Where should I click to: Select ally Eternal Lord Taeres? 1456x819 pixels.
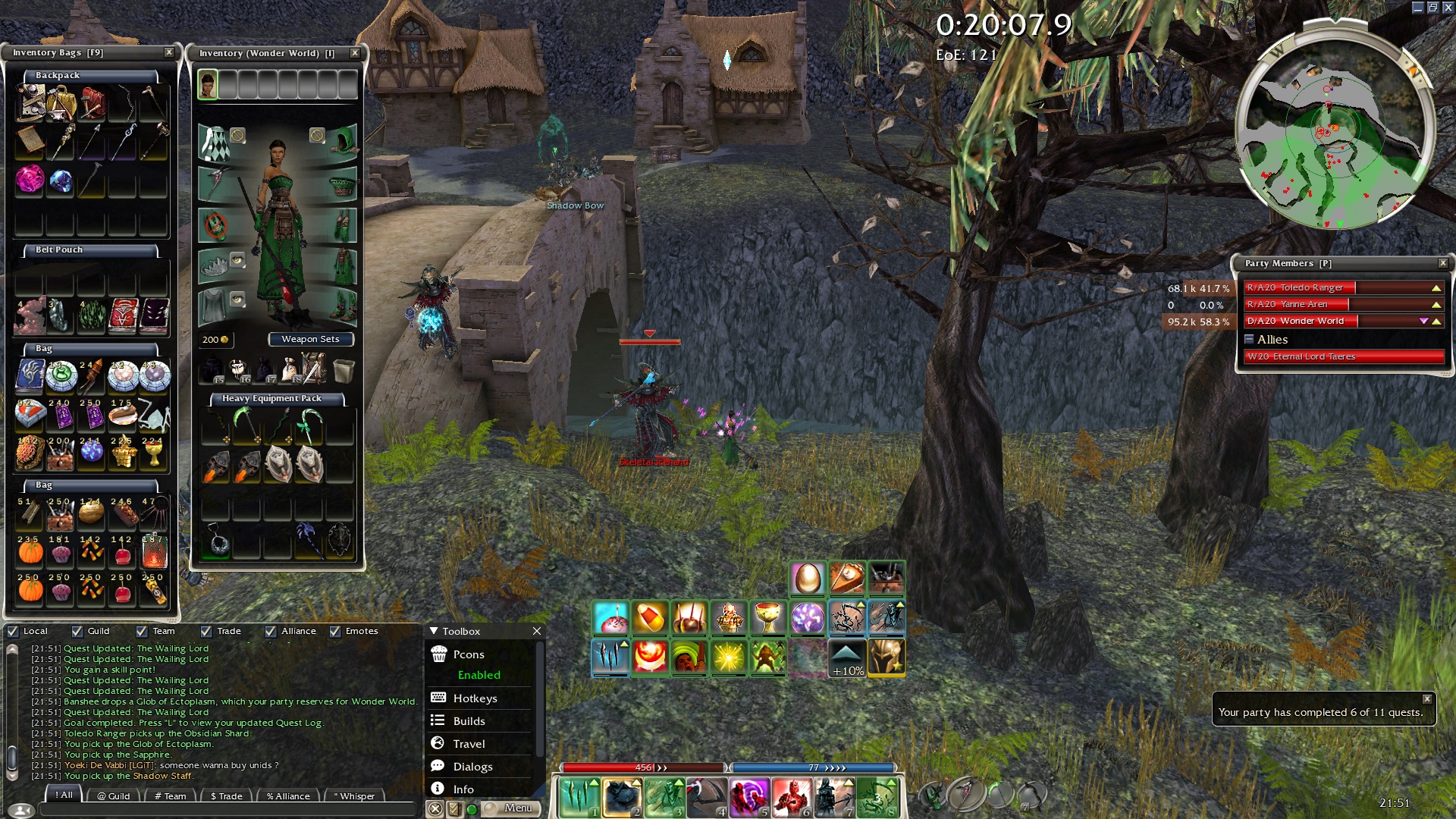(x=1342, y=356)
